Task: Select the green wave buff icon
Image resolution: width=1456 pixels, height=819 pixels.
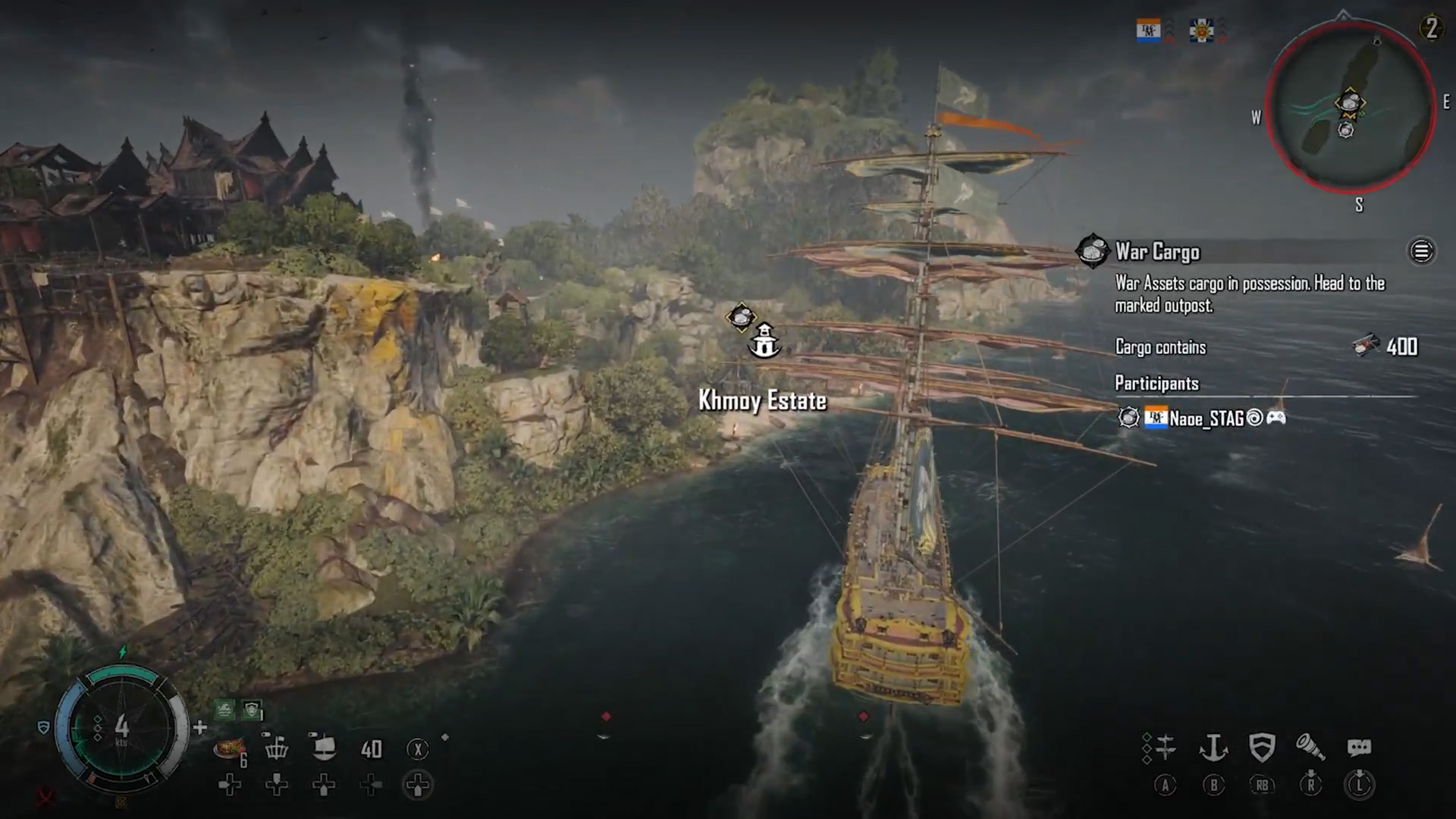Action: 224,710
